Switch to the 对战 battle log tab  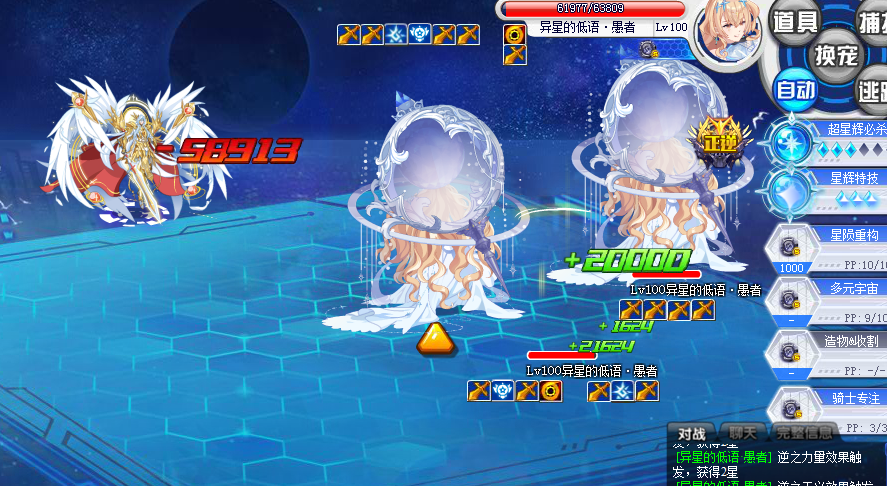click(x=692, y=434)
